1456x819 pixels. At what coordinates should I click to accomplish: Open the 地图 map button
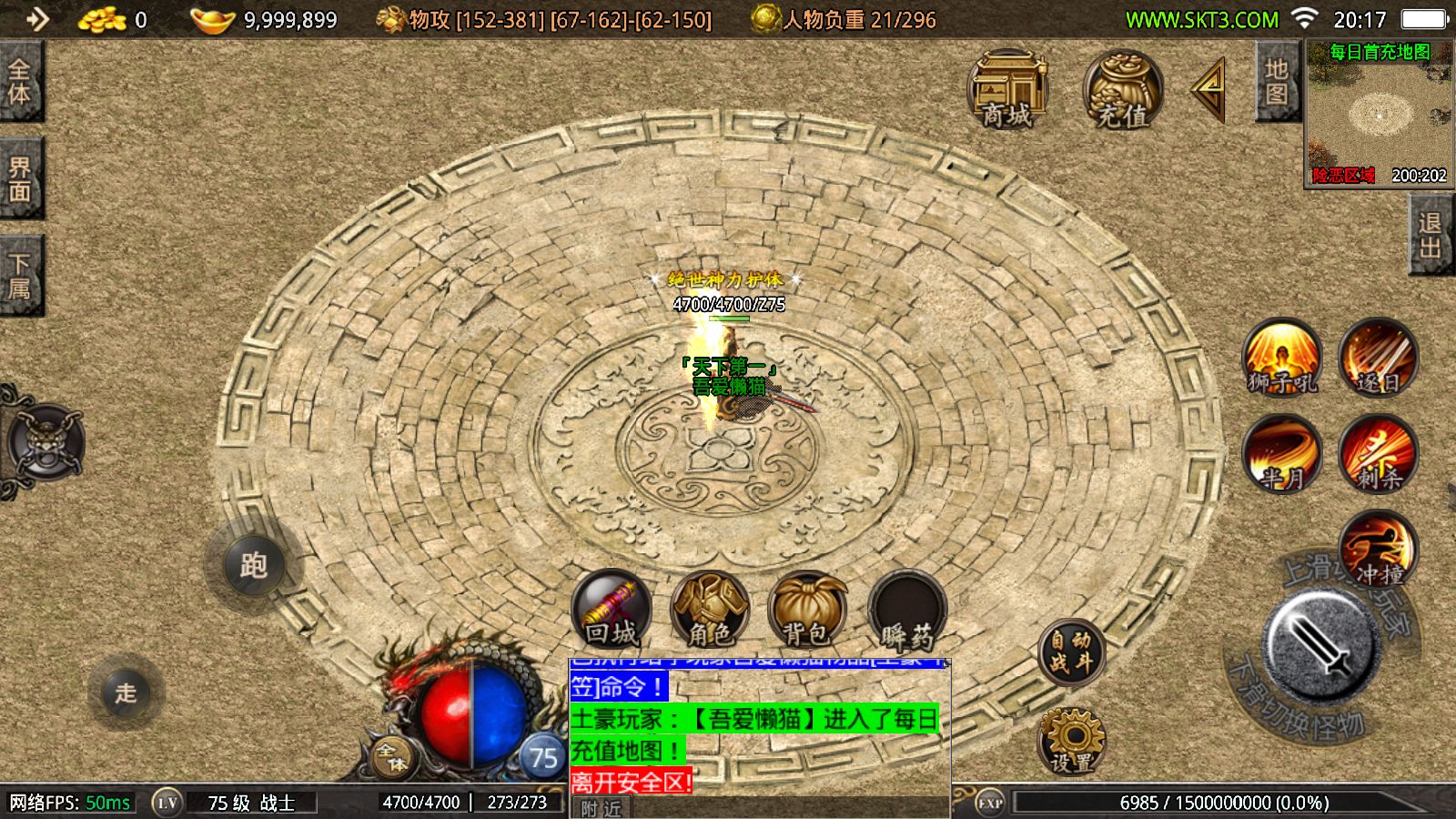tap(1277, 82)
